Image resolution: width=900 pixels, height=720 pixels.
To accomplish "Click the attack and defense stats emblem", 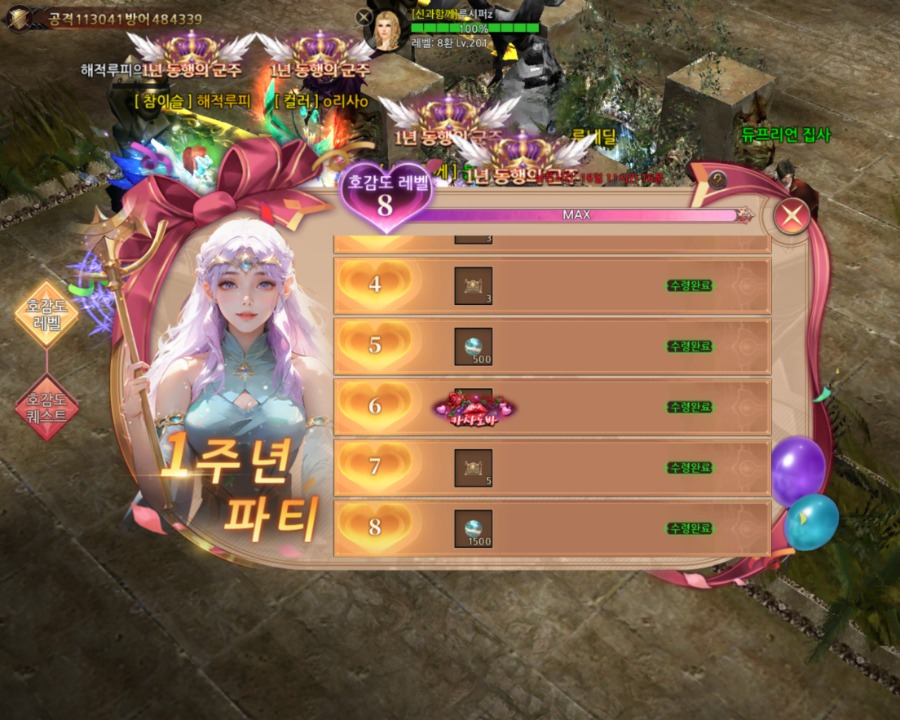I will [20, 17].
